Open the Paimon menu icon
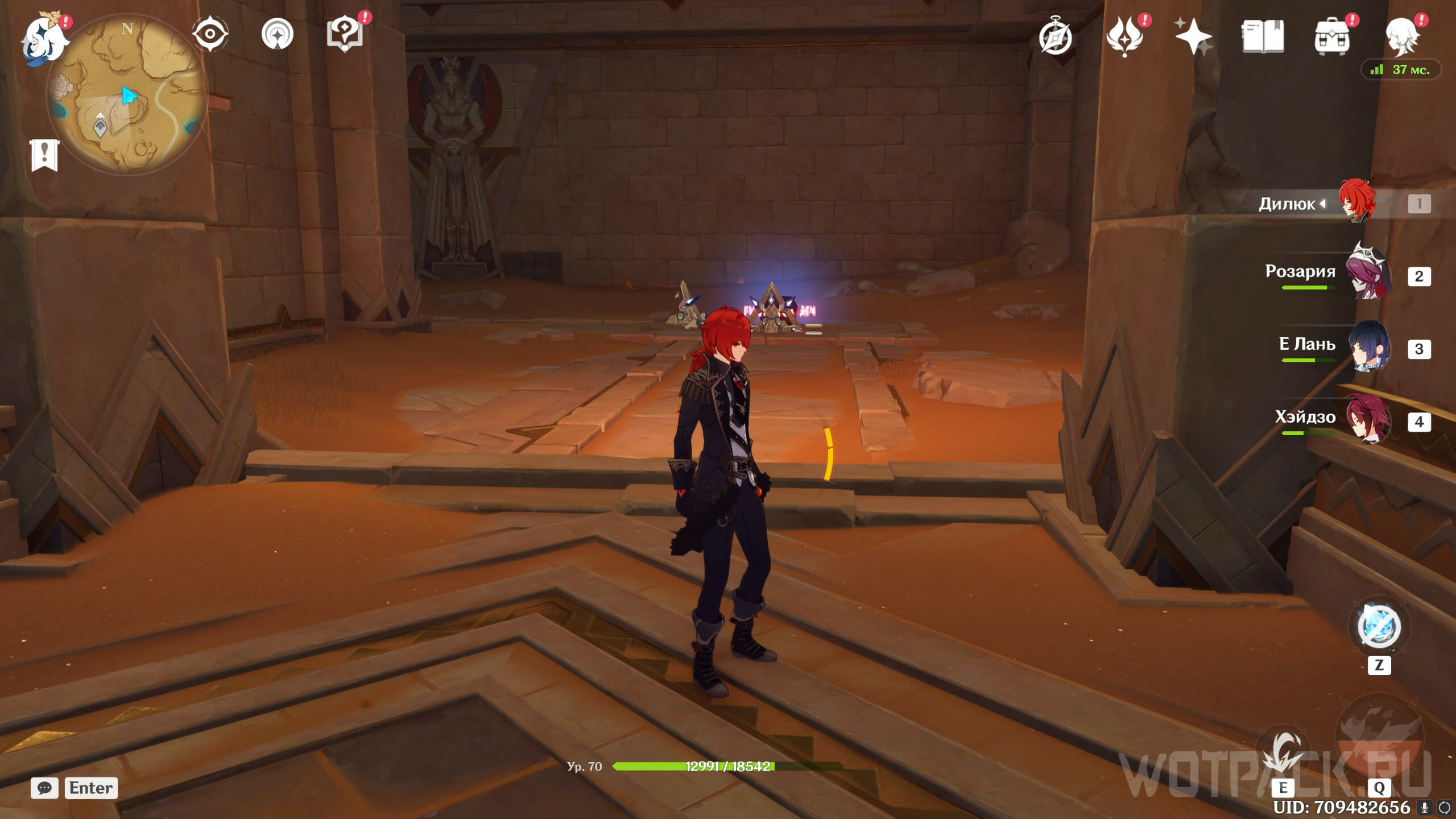The width and height of the screenshot is (1456, 819). click(x=44, y=38)
